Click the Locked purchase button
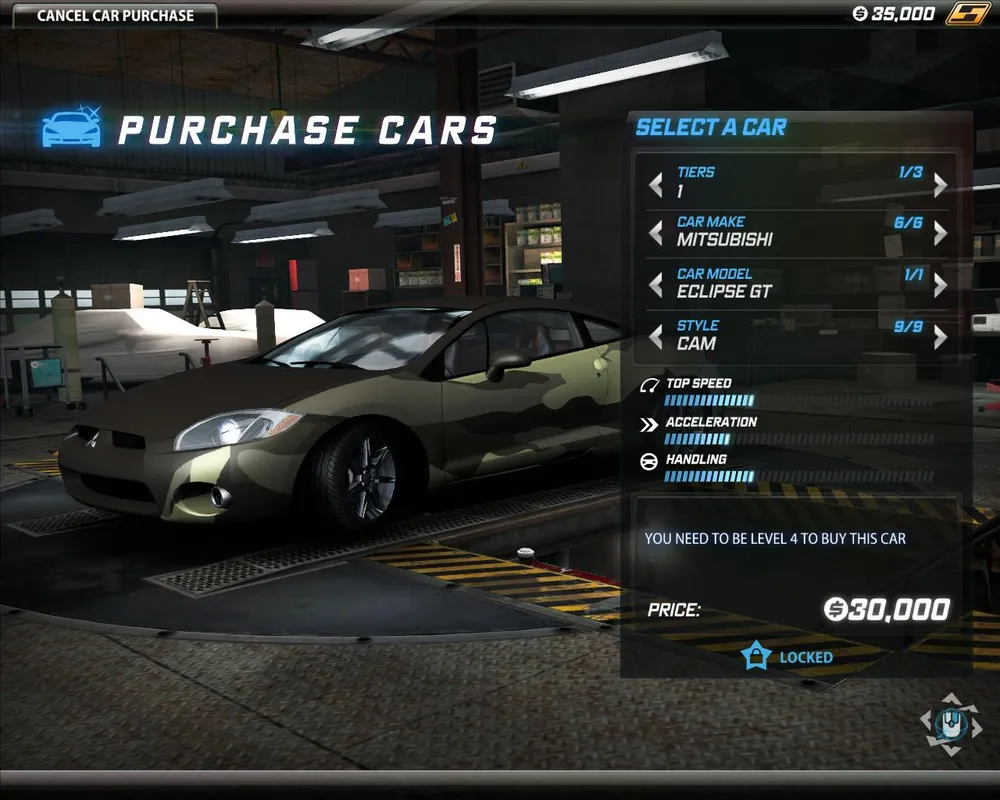Viewport: 1000px width, 800px height. (788, 657)
